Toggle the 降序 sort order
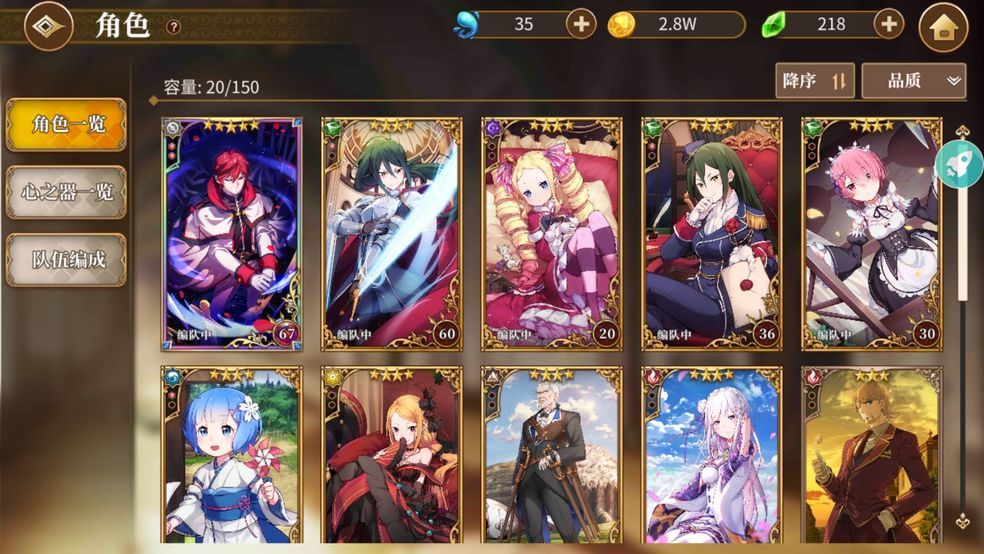984x554 pixels. point(814,81)
